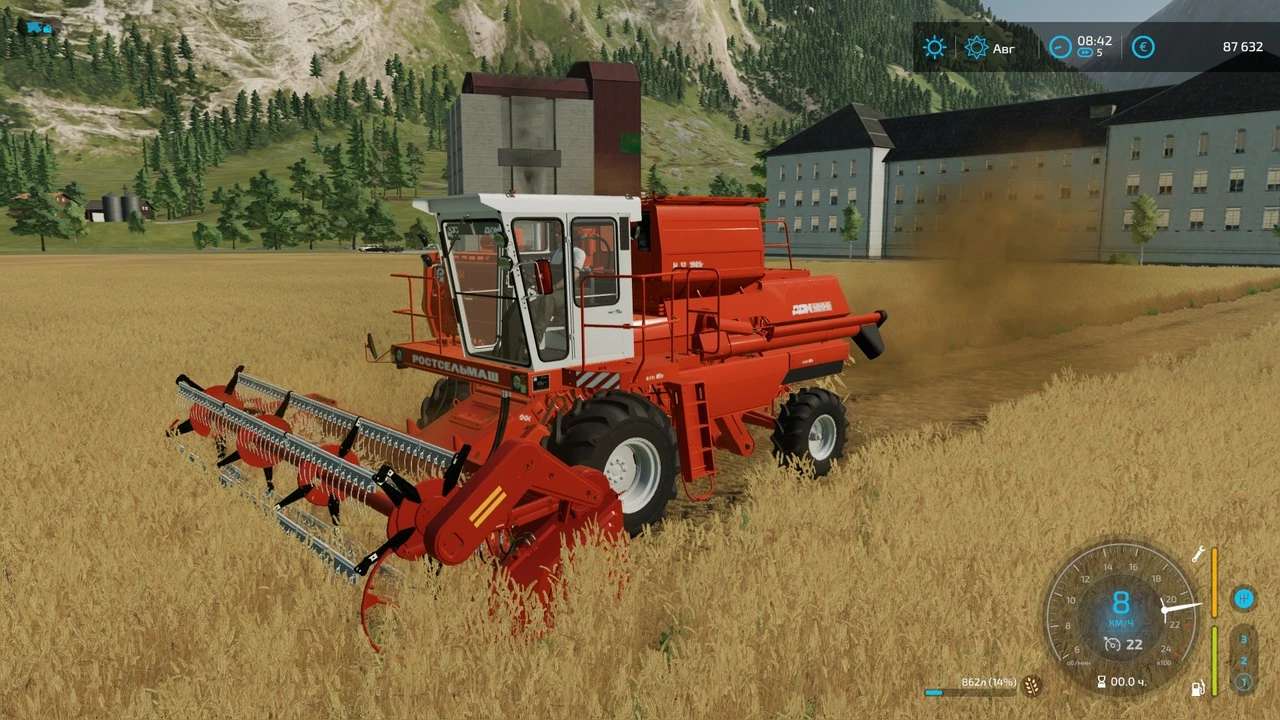This screenshot has height=720, width=1280.
Task: Select the wrench damage icon
Action: click(x=1197, y=554)
